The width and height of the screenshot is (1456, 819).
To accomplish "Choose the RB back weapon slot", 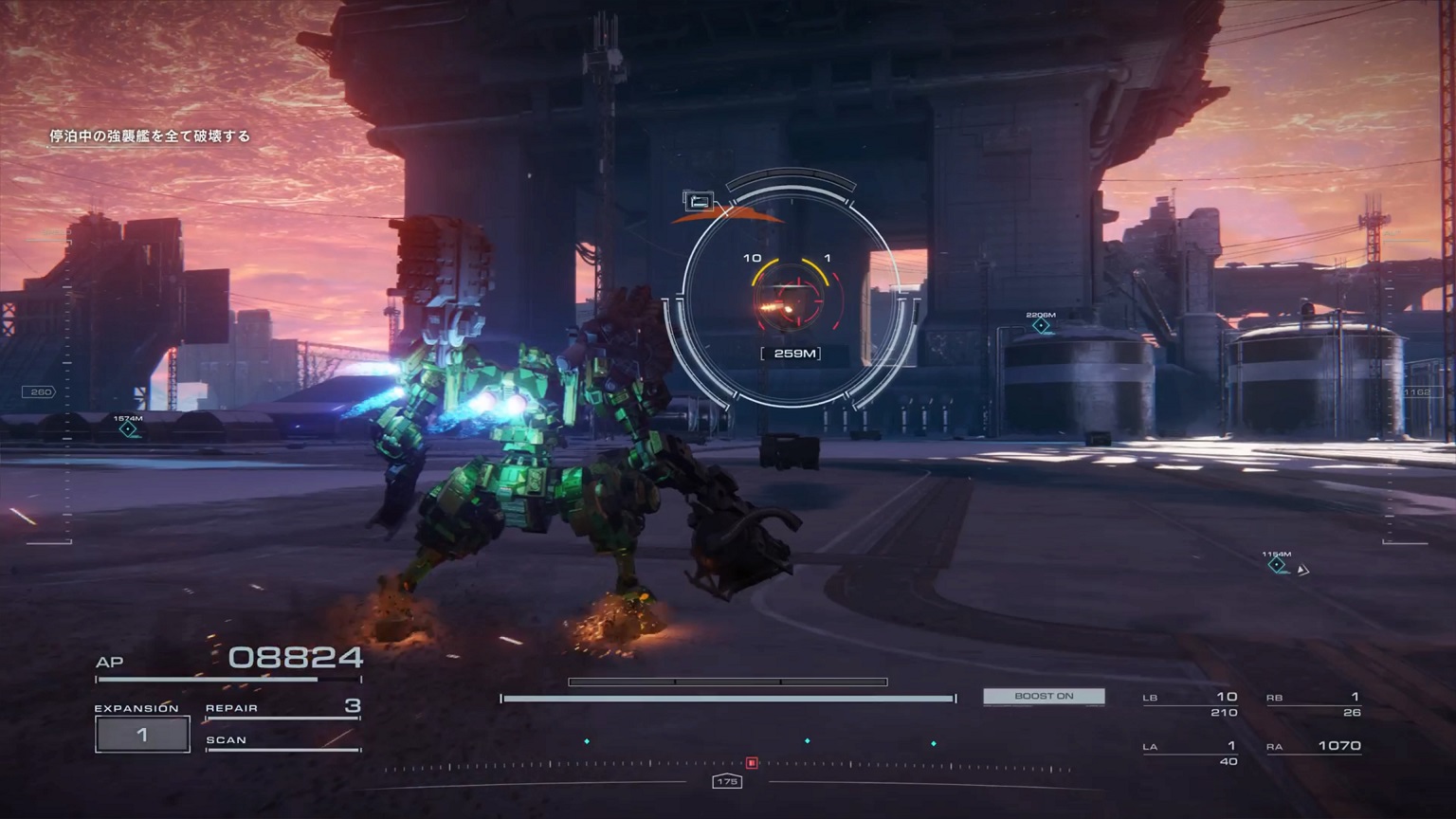I will pyautogui.click(x=1314, y=703).
